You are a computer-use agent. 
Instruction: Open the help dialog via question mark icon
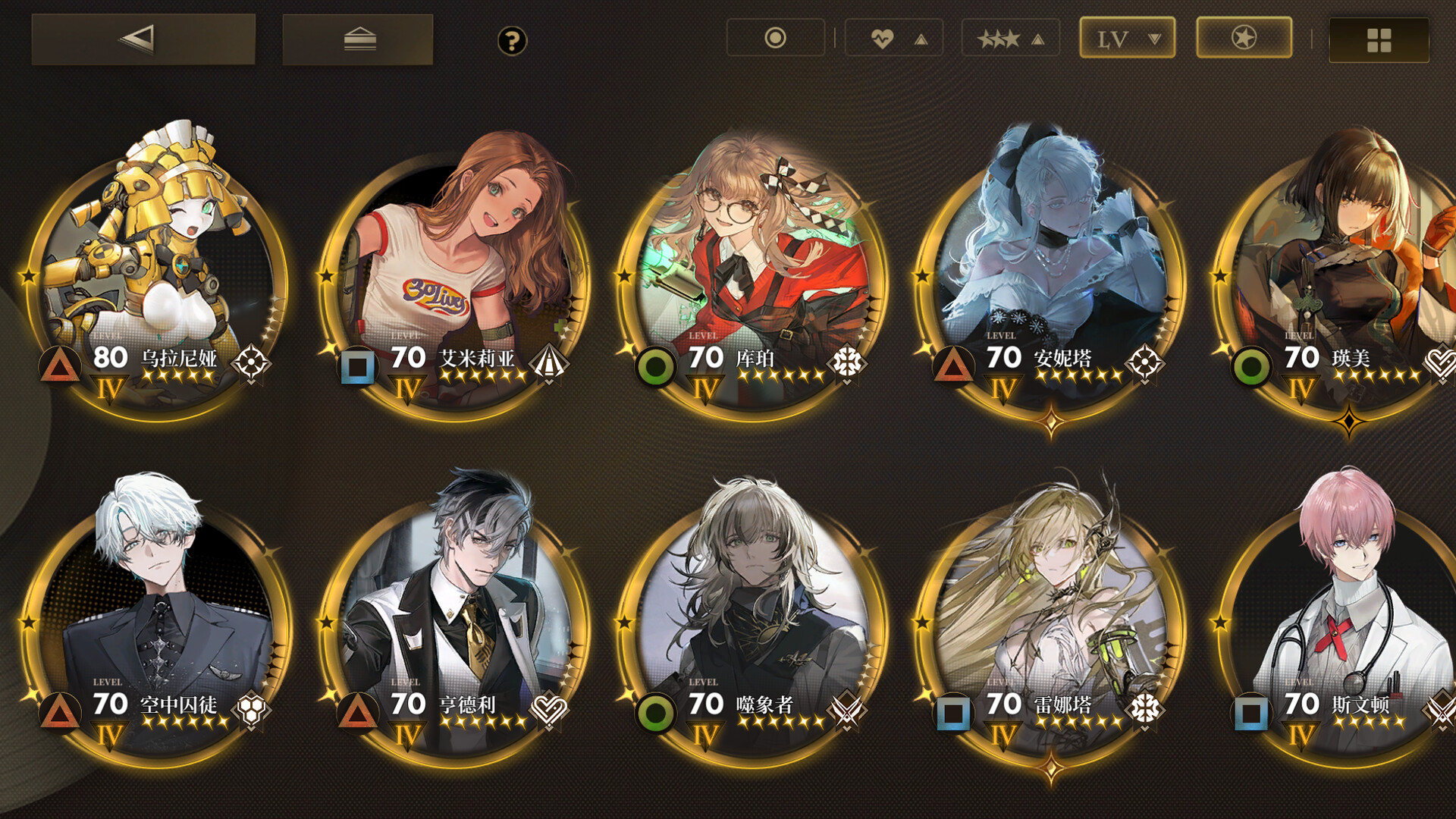click(x=513, y=41)
